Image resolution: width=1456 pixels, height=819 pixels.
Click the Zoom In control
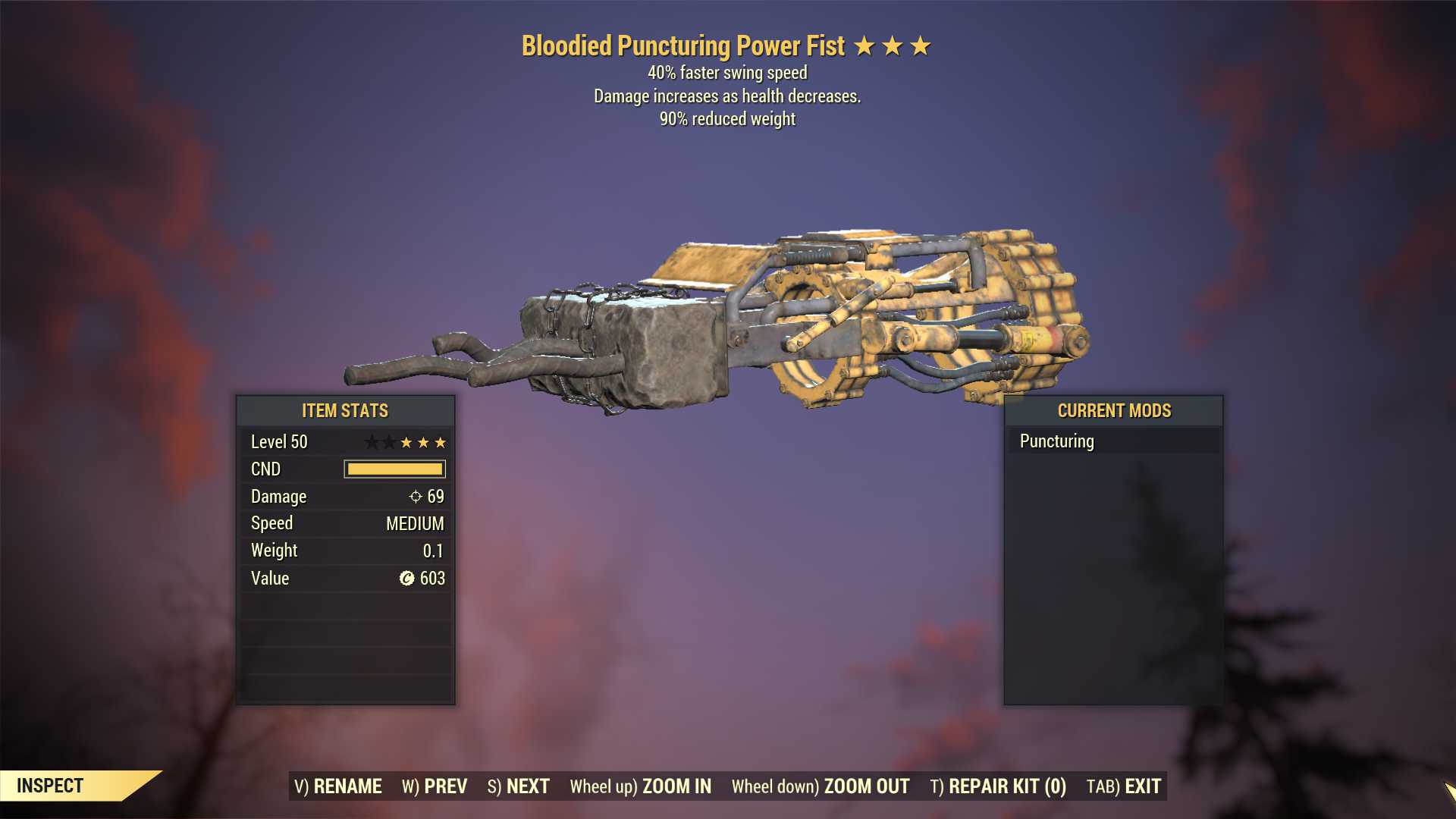(x=641, y=786)
